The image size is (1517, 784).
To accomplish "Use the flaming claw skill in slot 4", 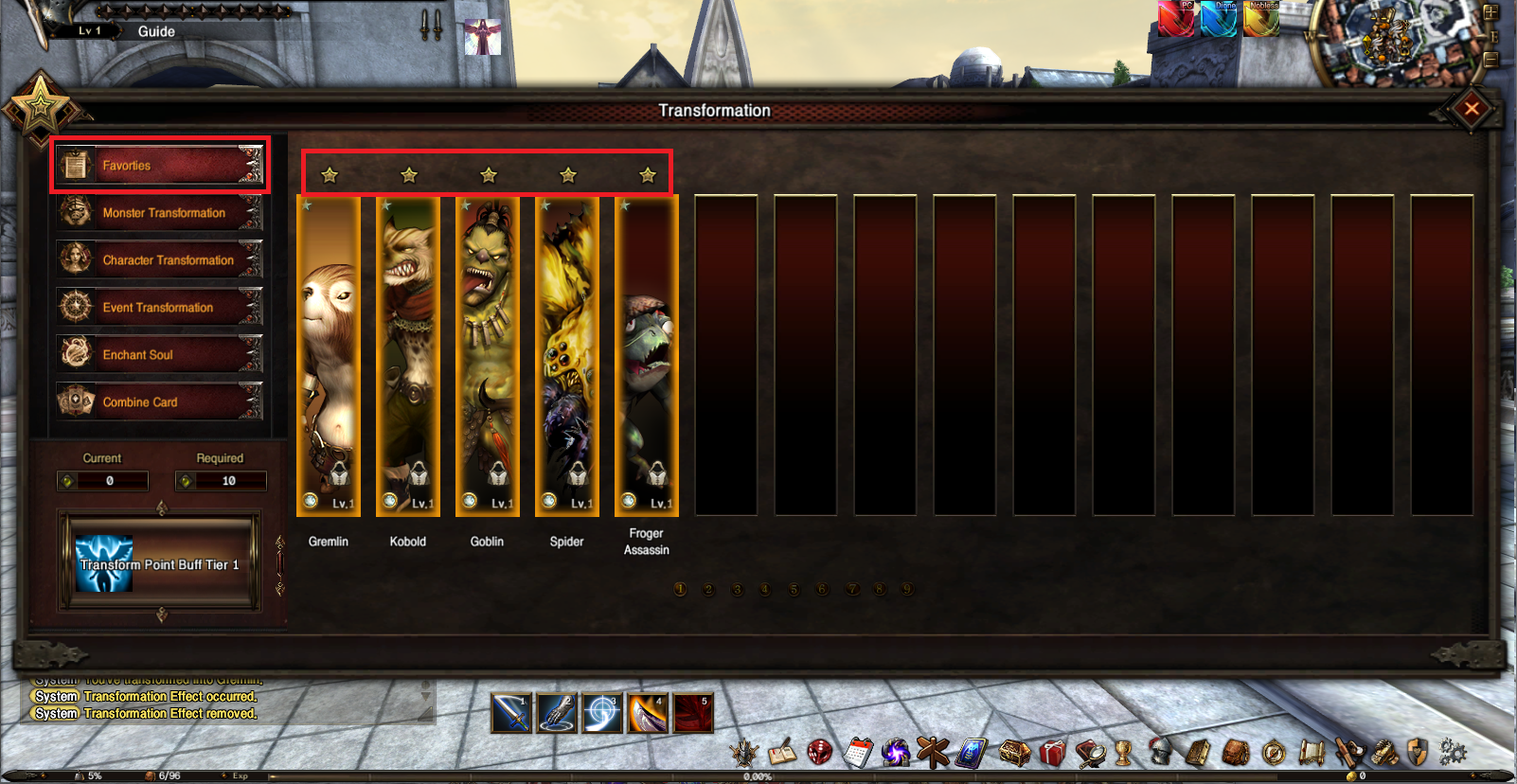I will tap(648, 713).
